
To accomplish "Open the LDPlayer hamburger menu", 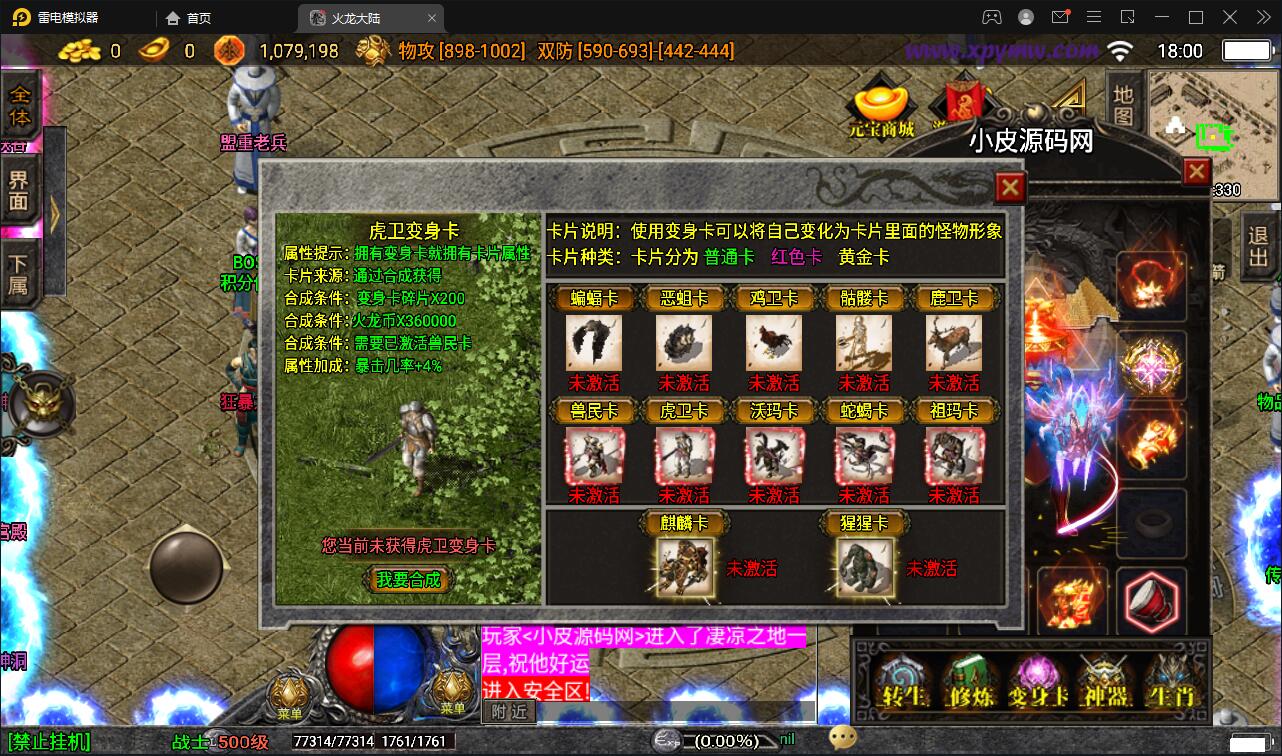I will (x=1094, y=17).
